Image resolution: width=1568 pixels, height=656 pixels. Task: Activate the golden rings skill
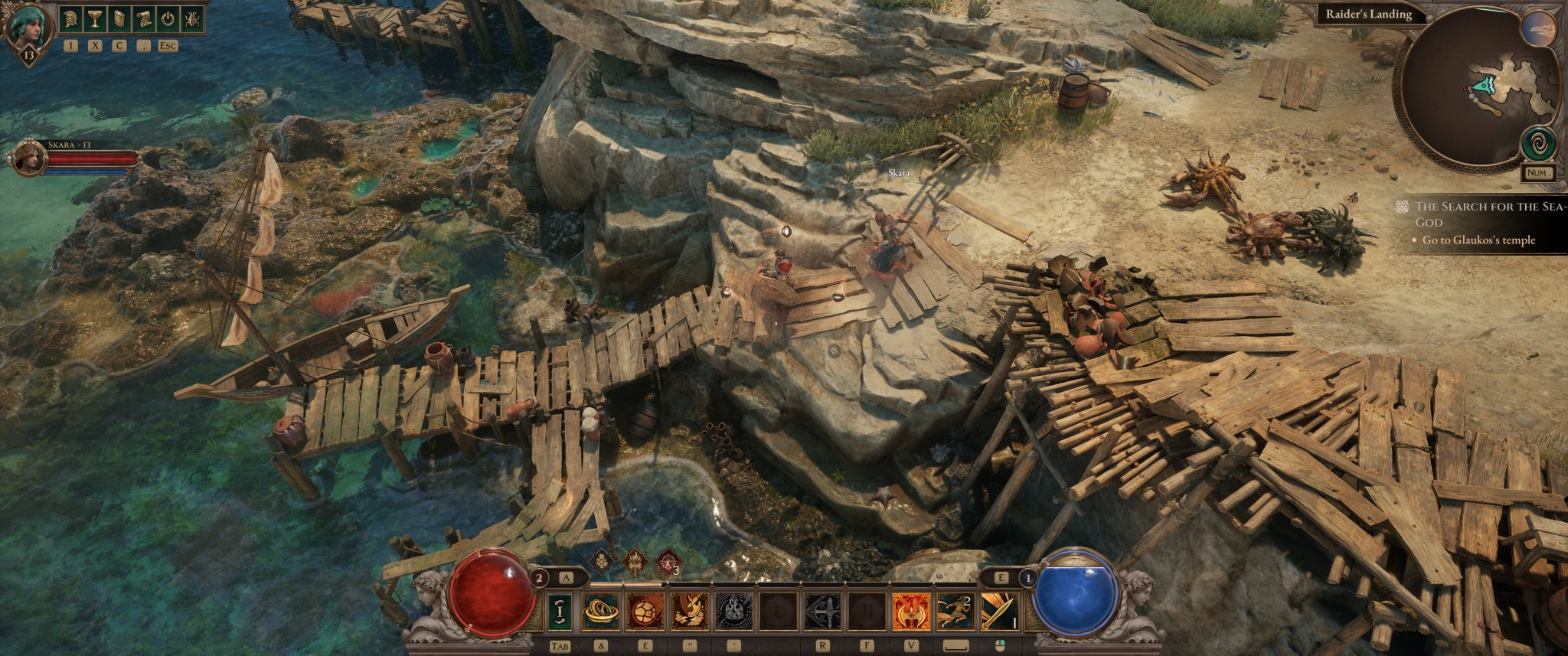(601, 611)
